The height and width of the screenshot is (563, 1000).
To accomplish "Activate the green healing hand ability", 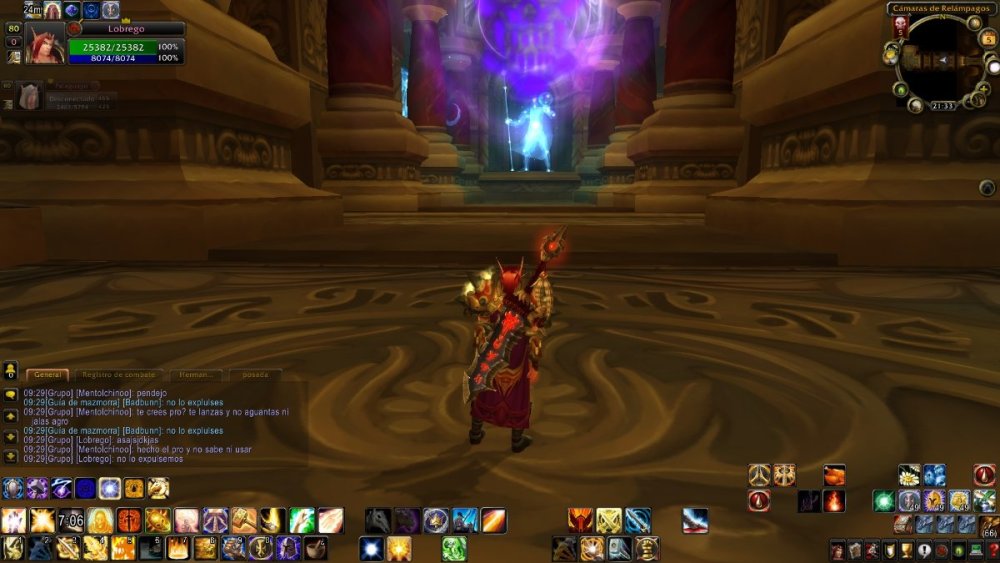I will (302, 520).
